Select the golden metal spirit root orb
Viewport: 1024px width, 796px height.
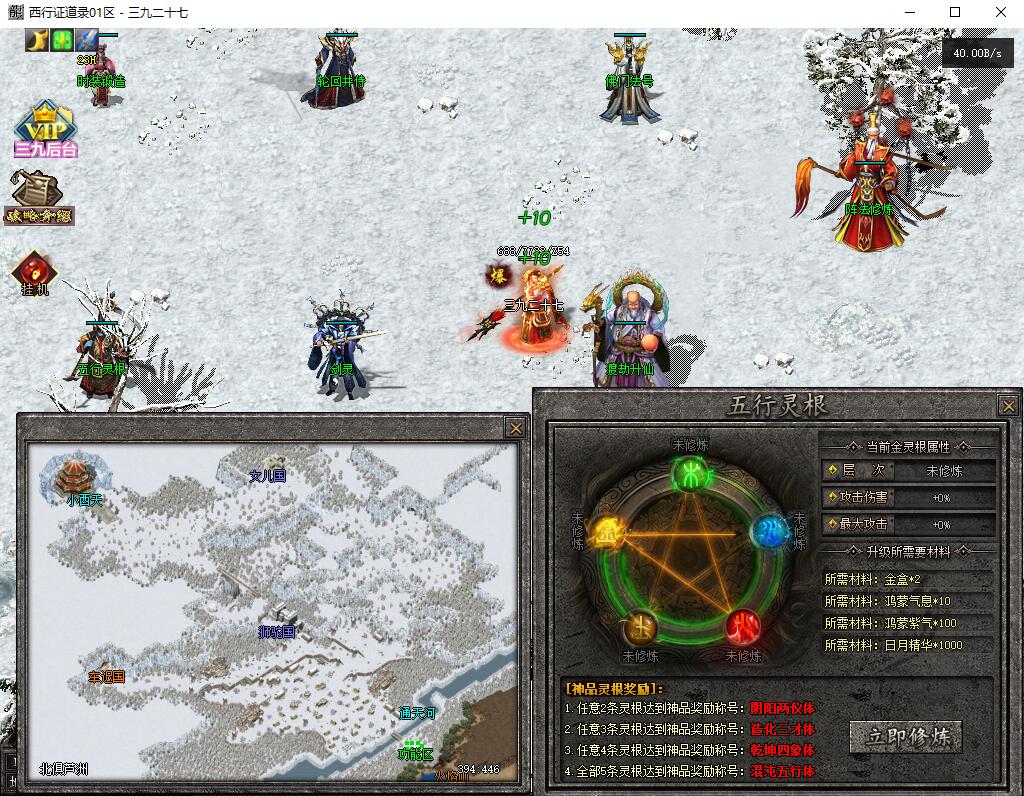click(x=606, y=533)
